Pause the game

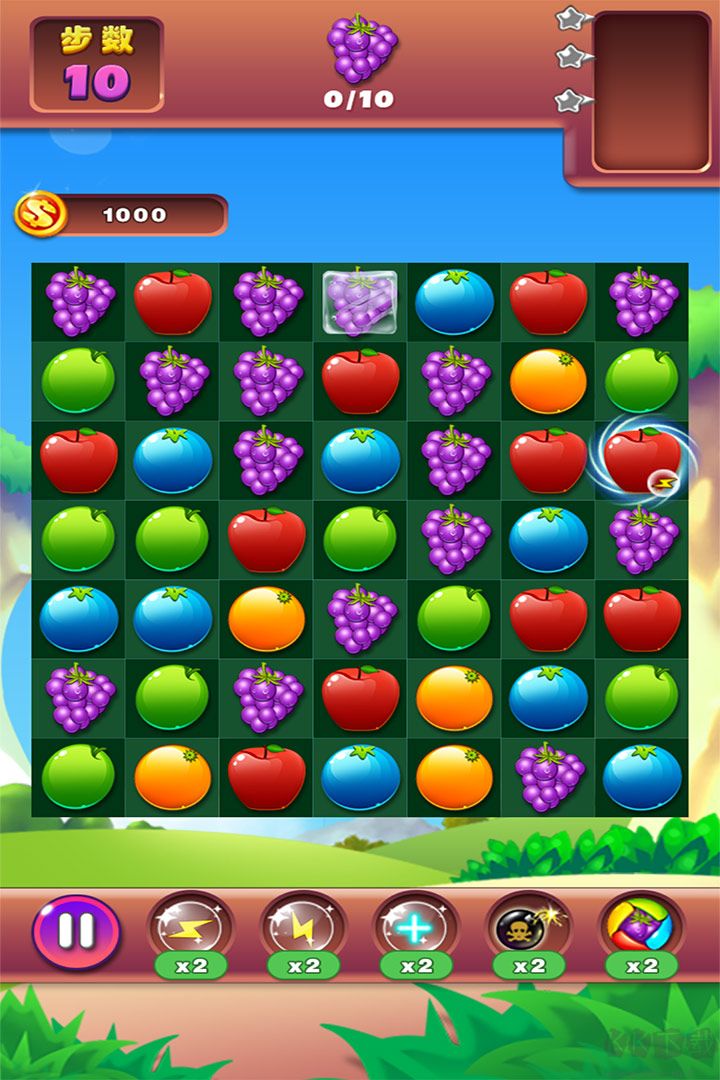click(x=76, y=931)
